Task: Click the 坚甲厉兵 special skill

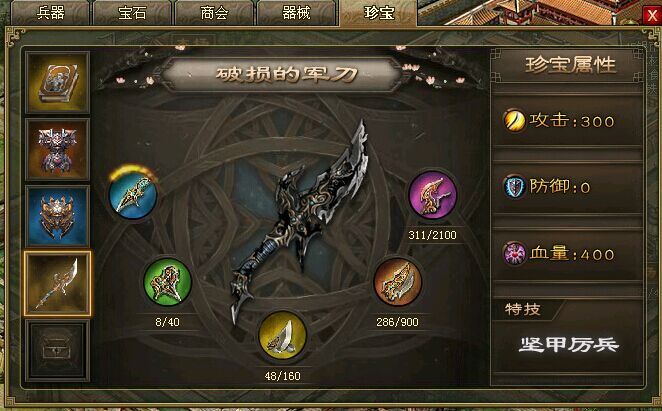Action: (570, 347)
